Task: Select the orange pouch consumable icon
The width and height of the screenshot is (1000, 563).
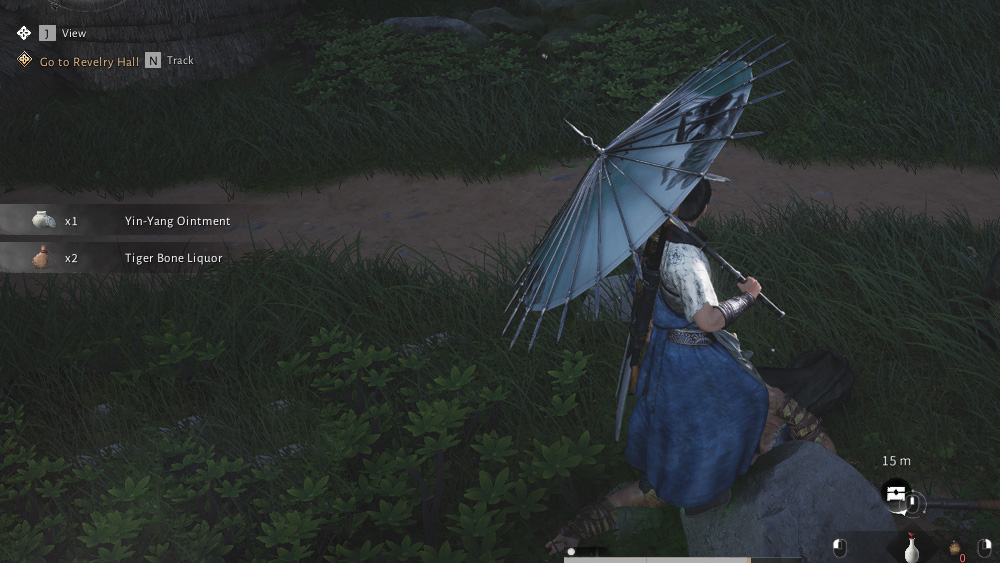Action: click(x=954, y=548)
